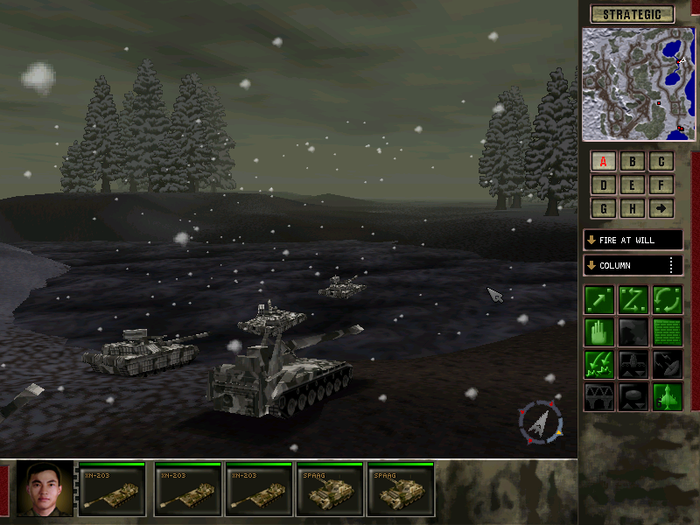Select unit group H
Screen dimensions: 700x525
632,208
